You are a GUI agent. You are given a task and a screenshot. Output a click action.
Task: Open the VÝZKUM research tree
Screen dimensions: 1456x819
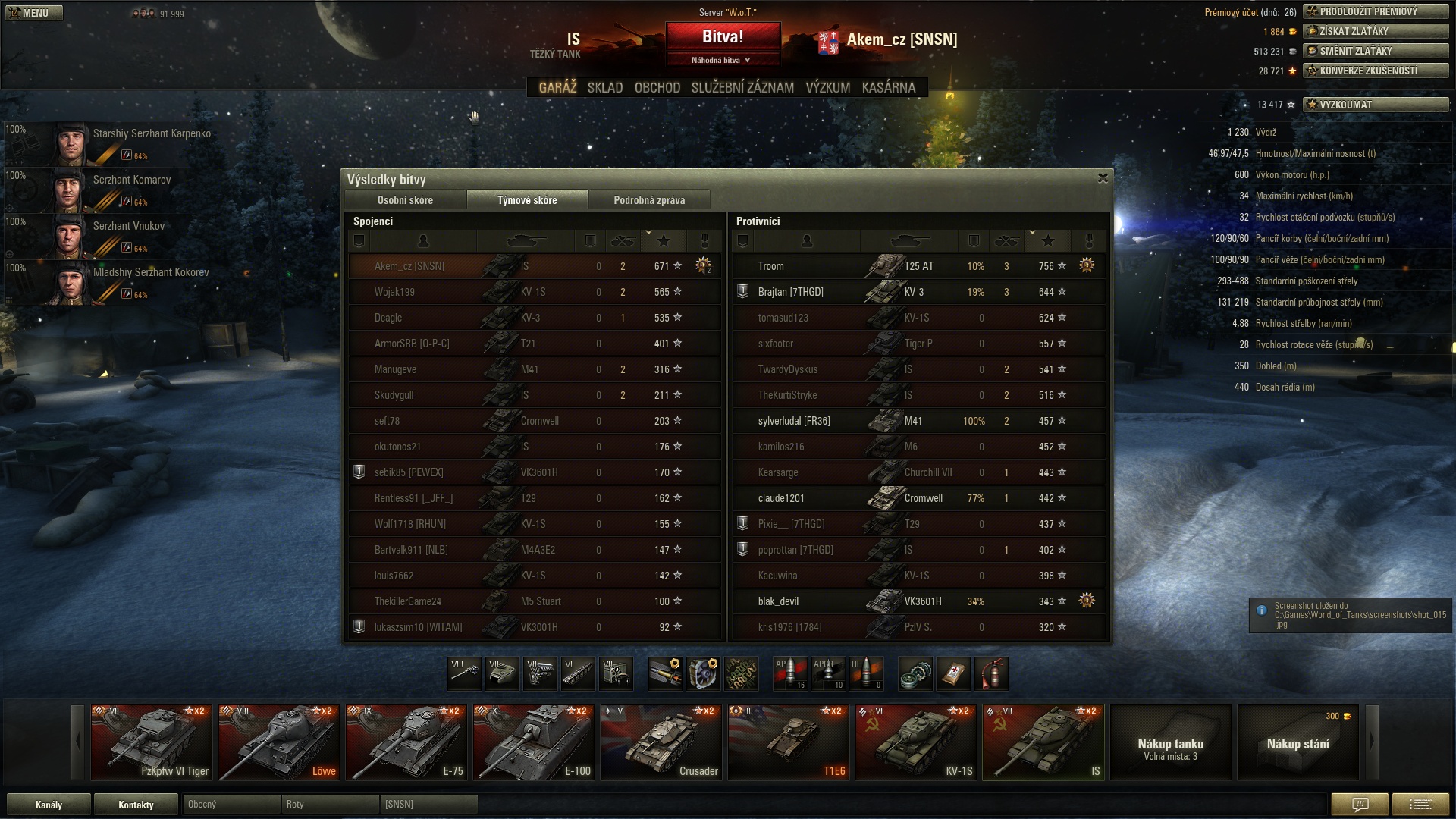827,88
